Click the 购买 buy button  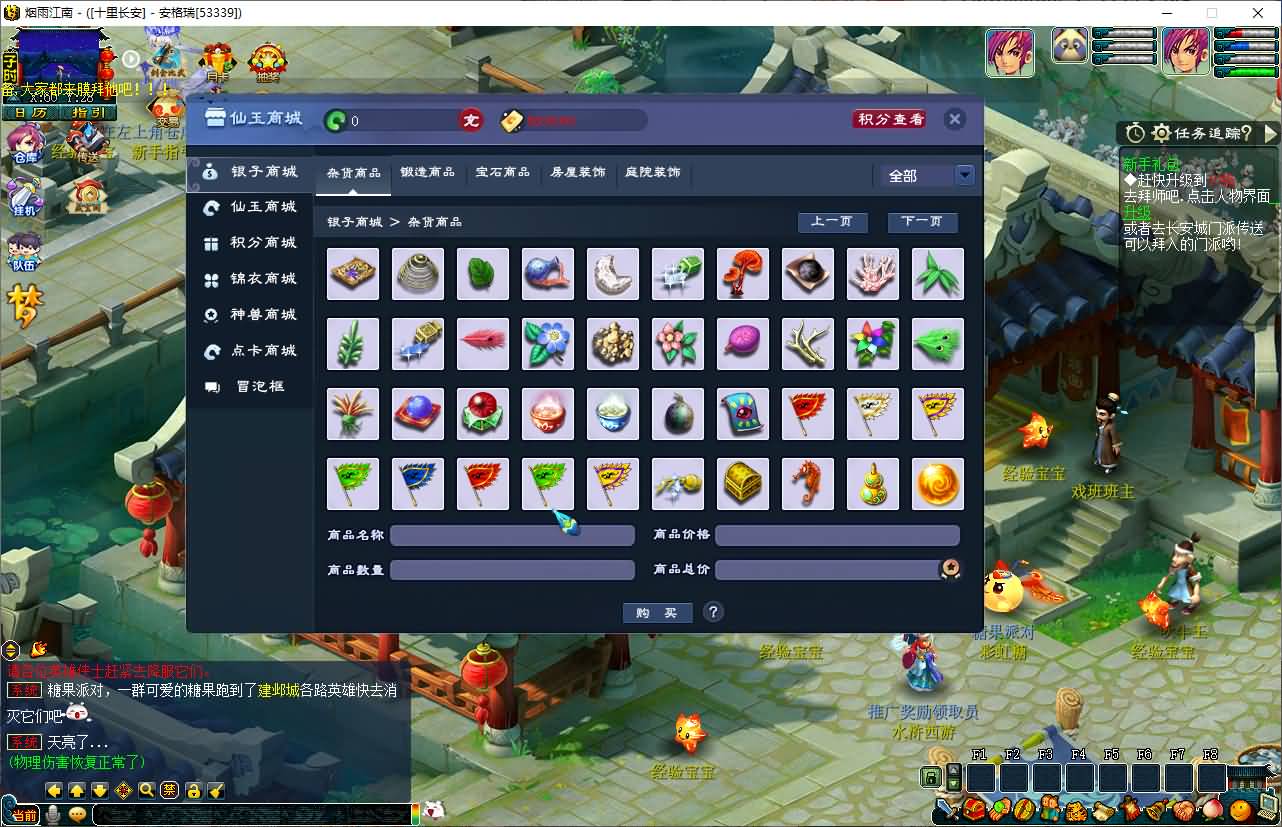click(657, 612)
